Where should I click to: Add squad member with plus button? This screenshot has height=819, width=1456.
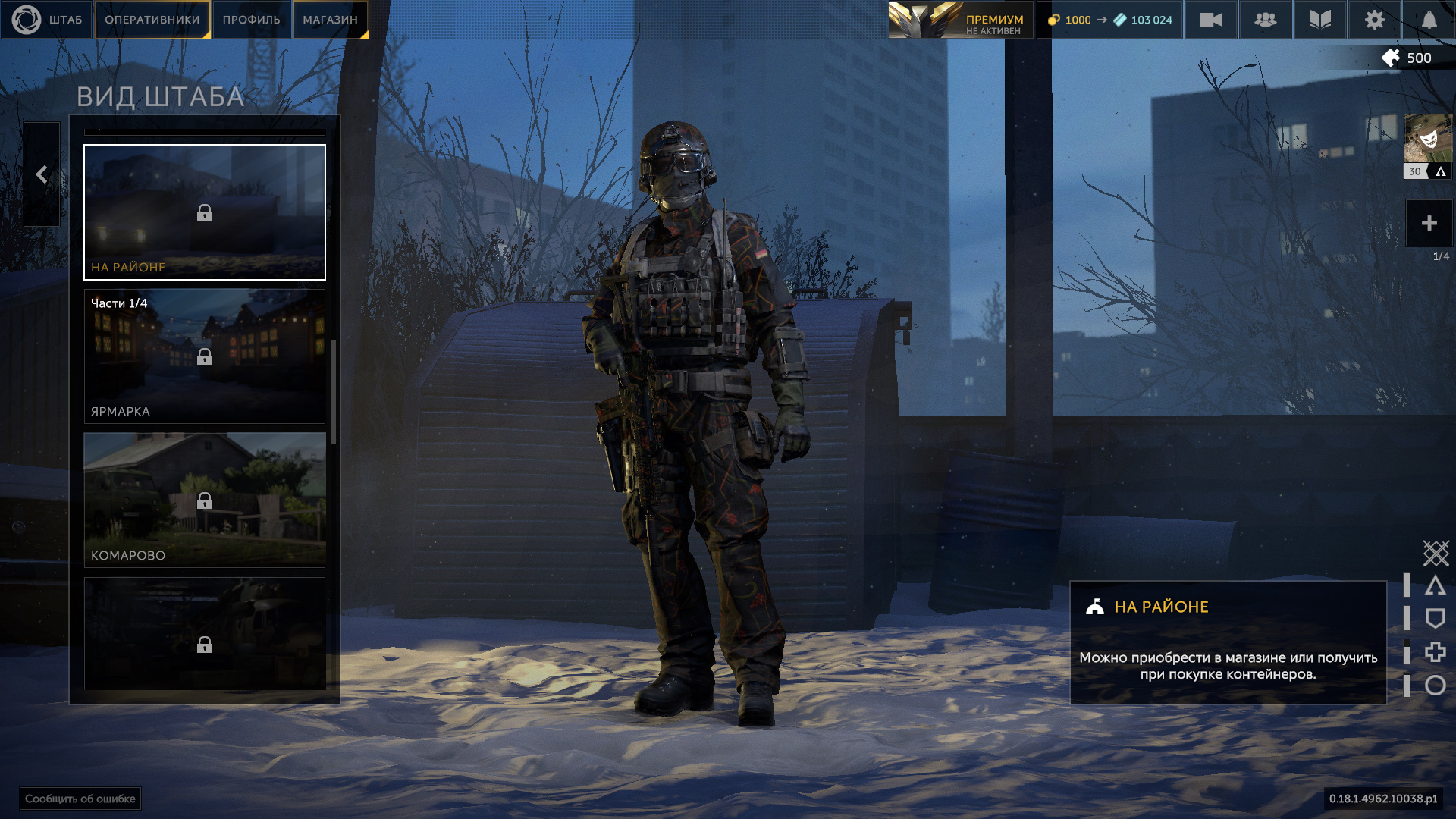click(1429, 223)
